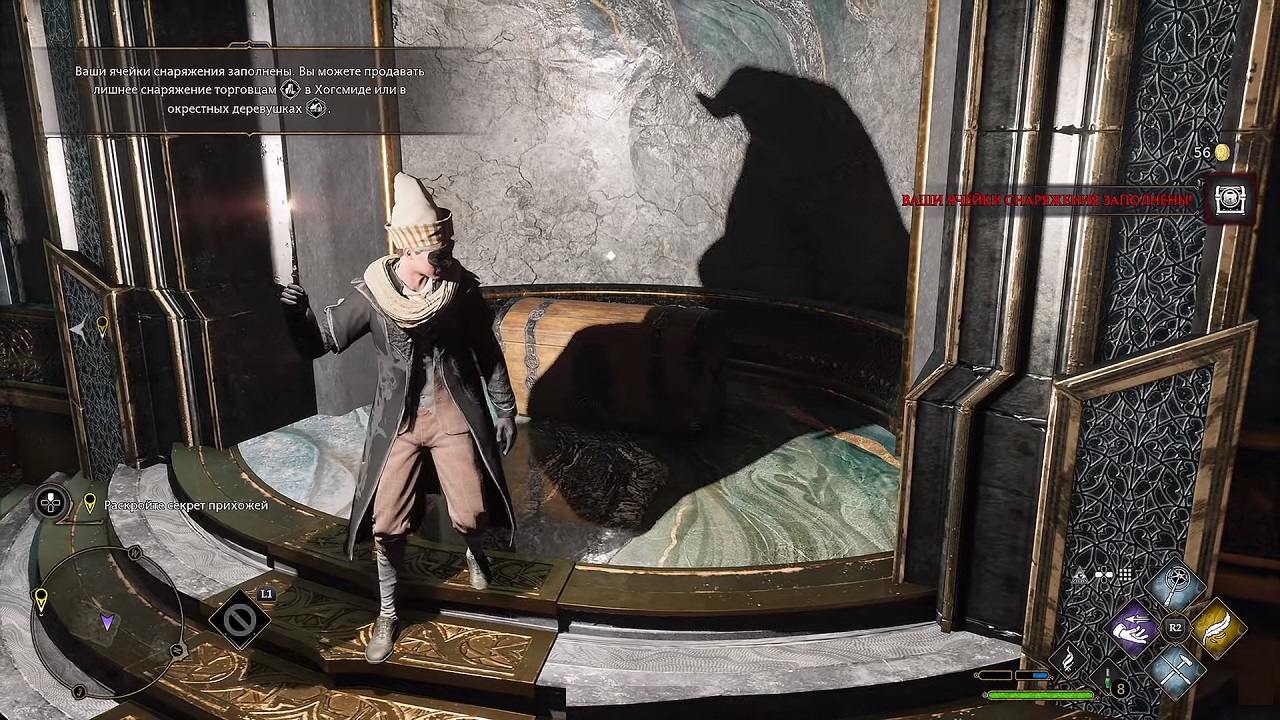Open the circular minimap
This screenshot has width=1280, height=720.
(x=107, y=620)
